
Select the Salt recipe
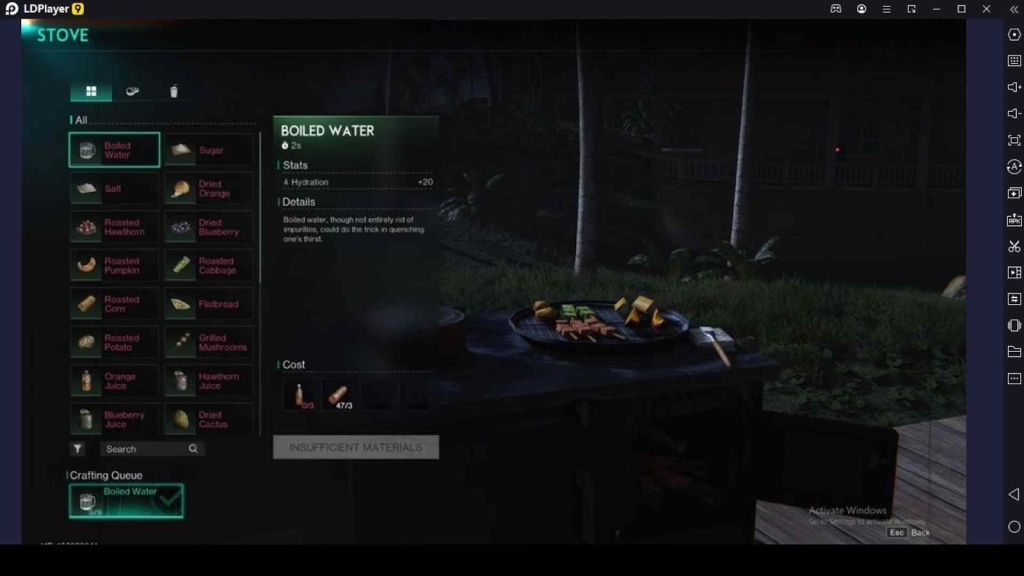pos(114,188)
